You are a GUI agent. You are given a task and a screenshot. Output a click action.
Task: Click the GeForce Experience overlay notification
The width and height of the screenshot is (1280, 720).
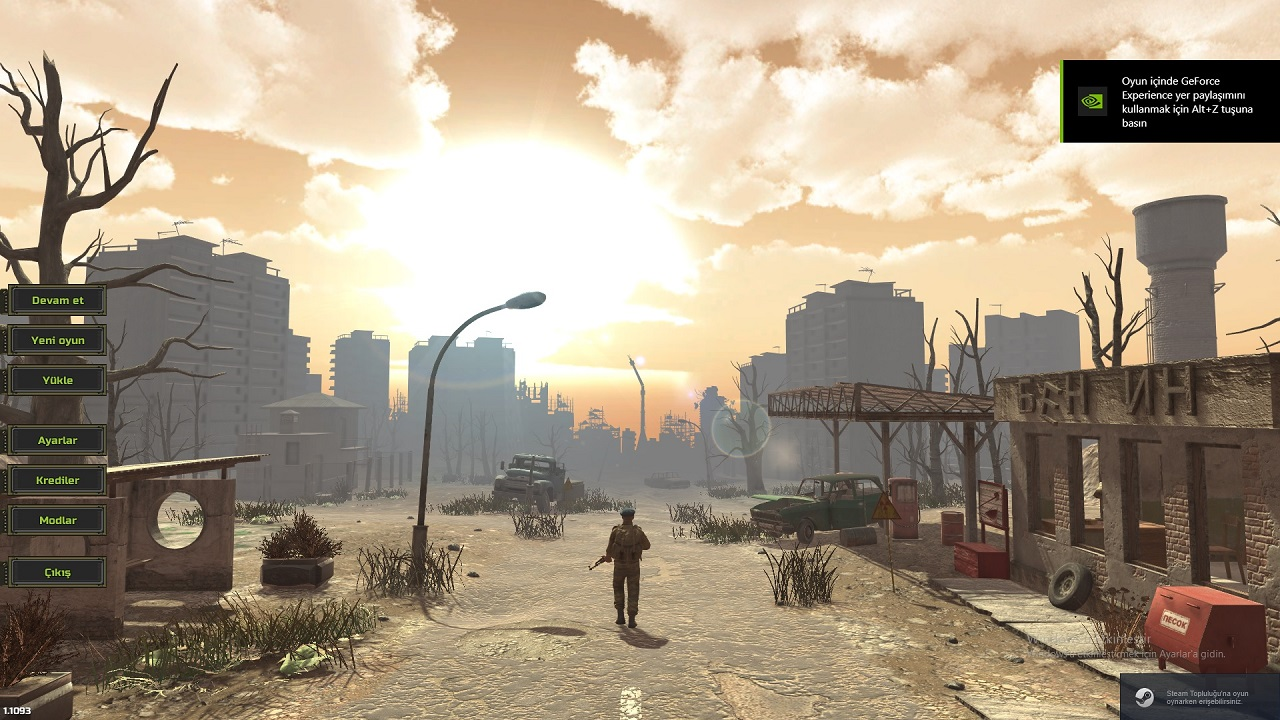[x=1170, y=101]
